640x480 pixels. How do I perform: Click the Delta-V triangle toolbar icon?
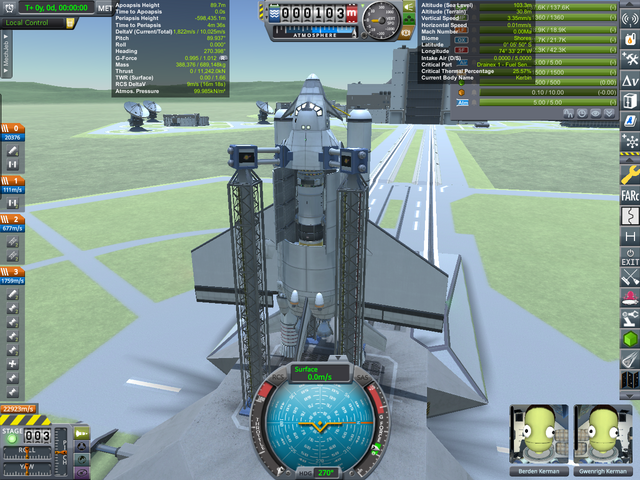click(x=630, y=80)
